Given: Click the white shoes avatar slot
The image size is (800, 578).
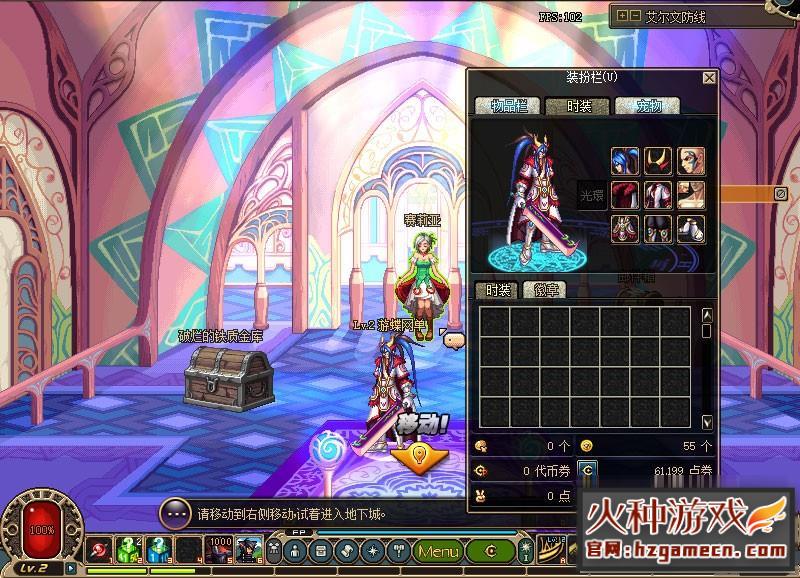Looking at the screenshot, I should (x=691, y=229).
